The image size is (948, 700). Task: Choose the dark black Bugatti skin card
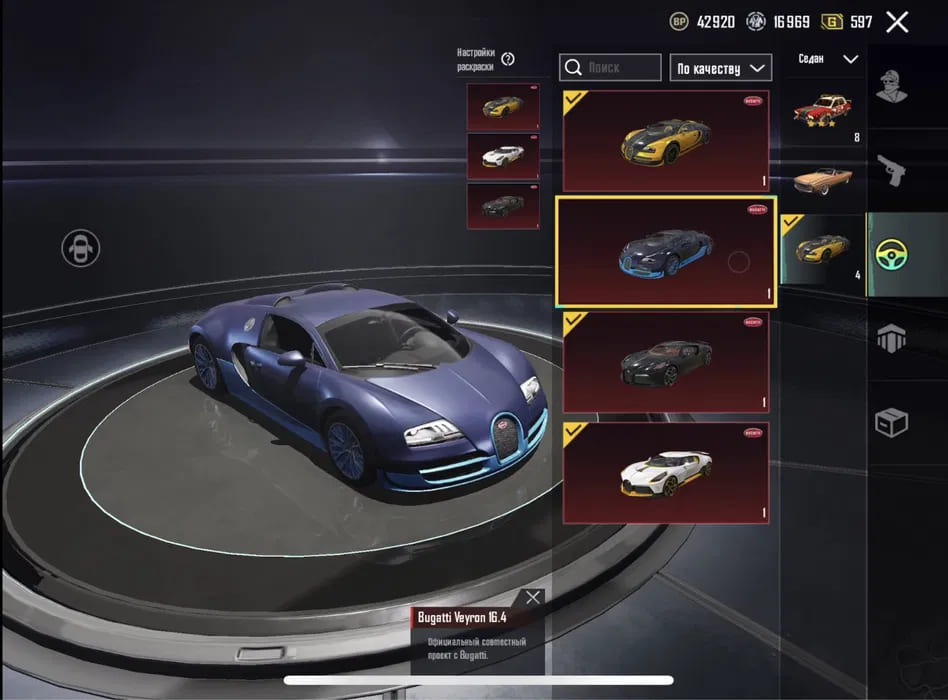click(x=665, y=361)
